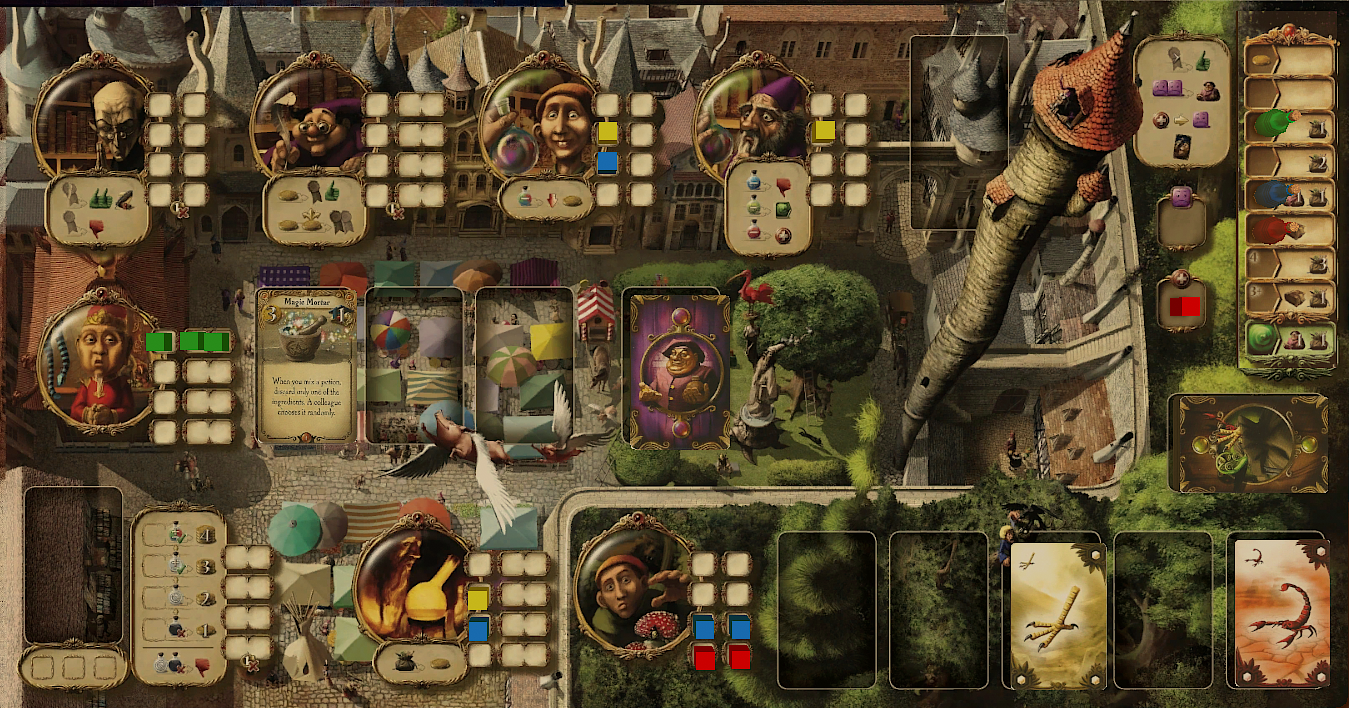1349x708 pixels.
Task: Select the bald old man portrait
Action: tap(91, 123)
